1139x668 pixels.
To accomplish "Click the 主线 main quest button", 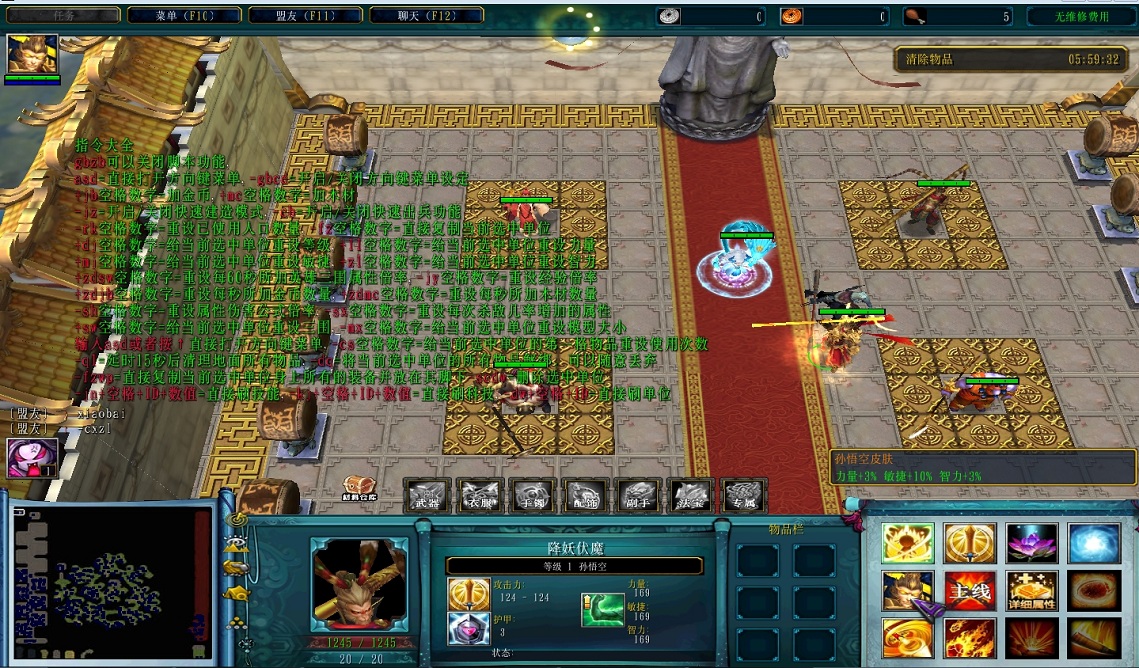I will click(969, 591).
